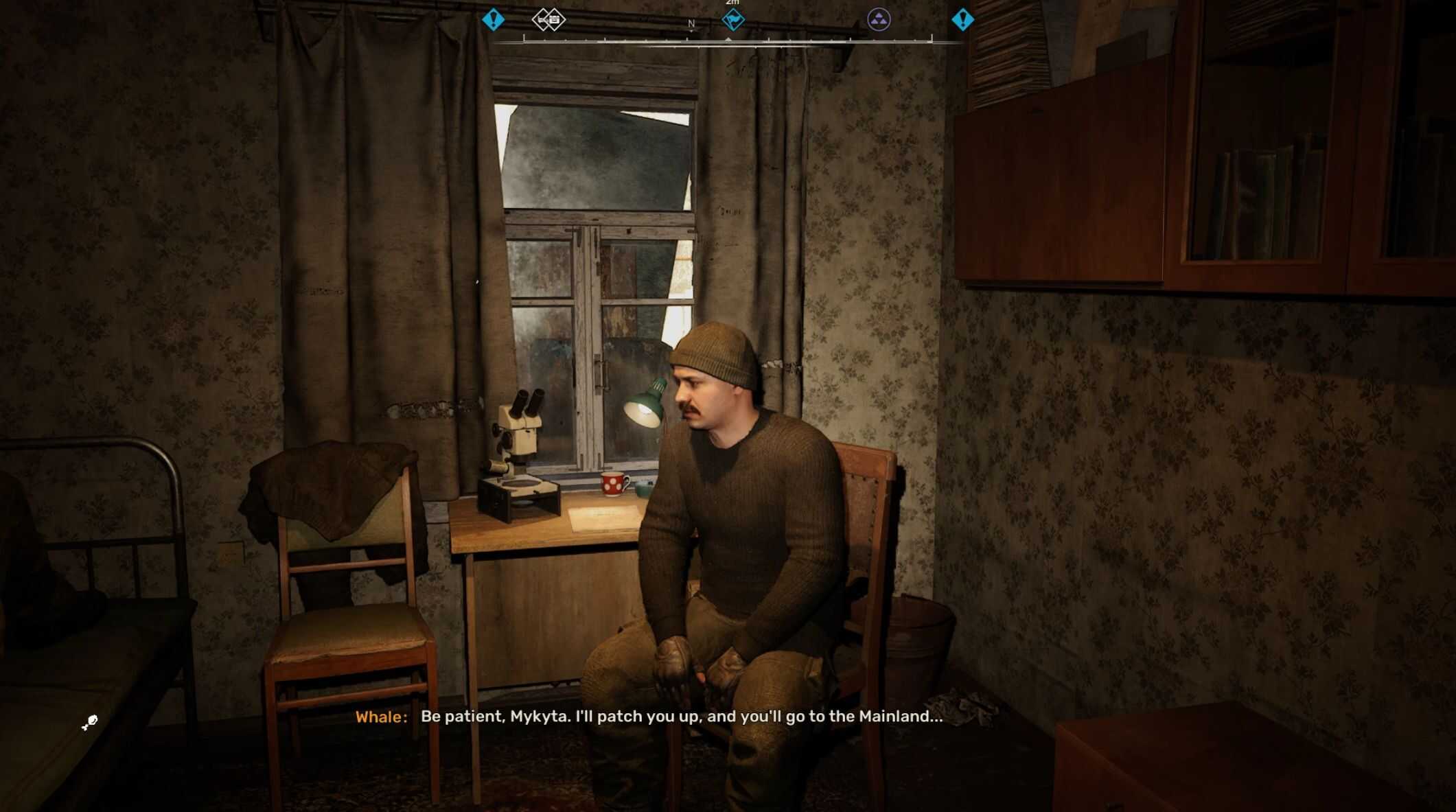
Task: Click the drumstick hunger status icon
Action: [x=90, y=722]
